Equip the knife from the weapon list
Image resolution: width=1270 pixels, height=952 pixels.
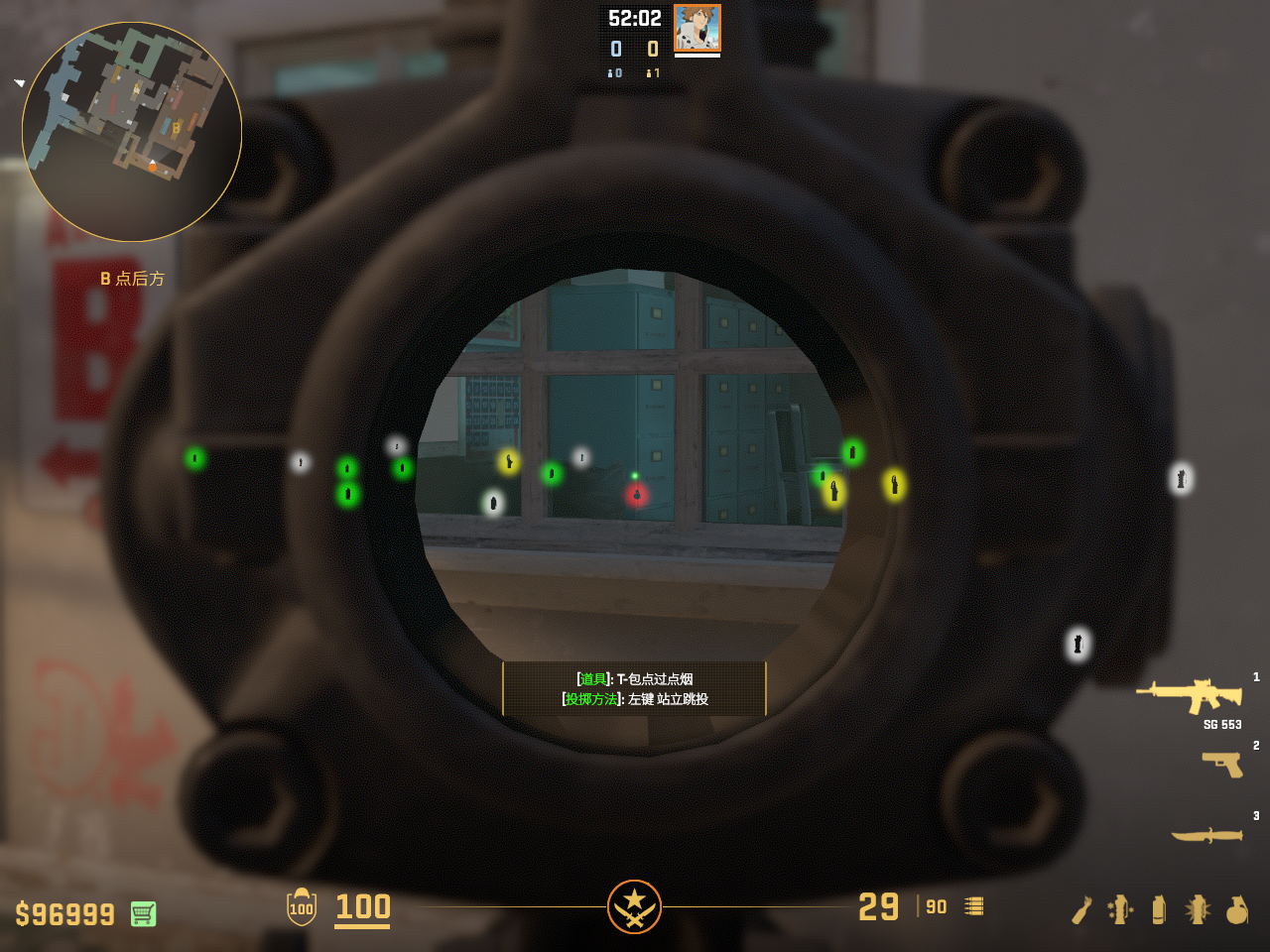(x=1206, y=835)
